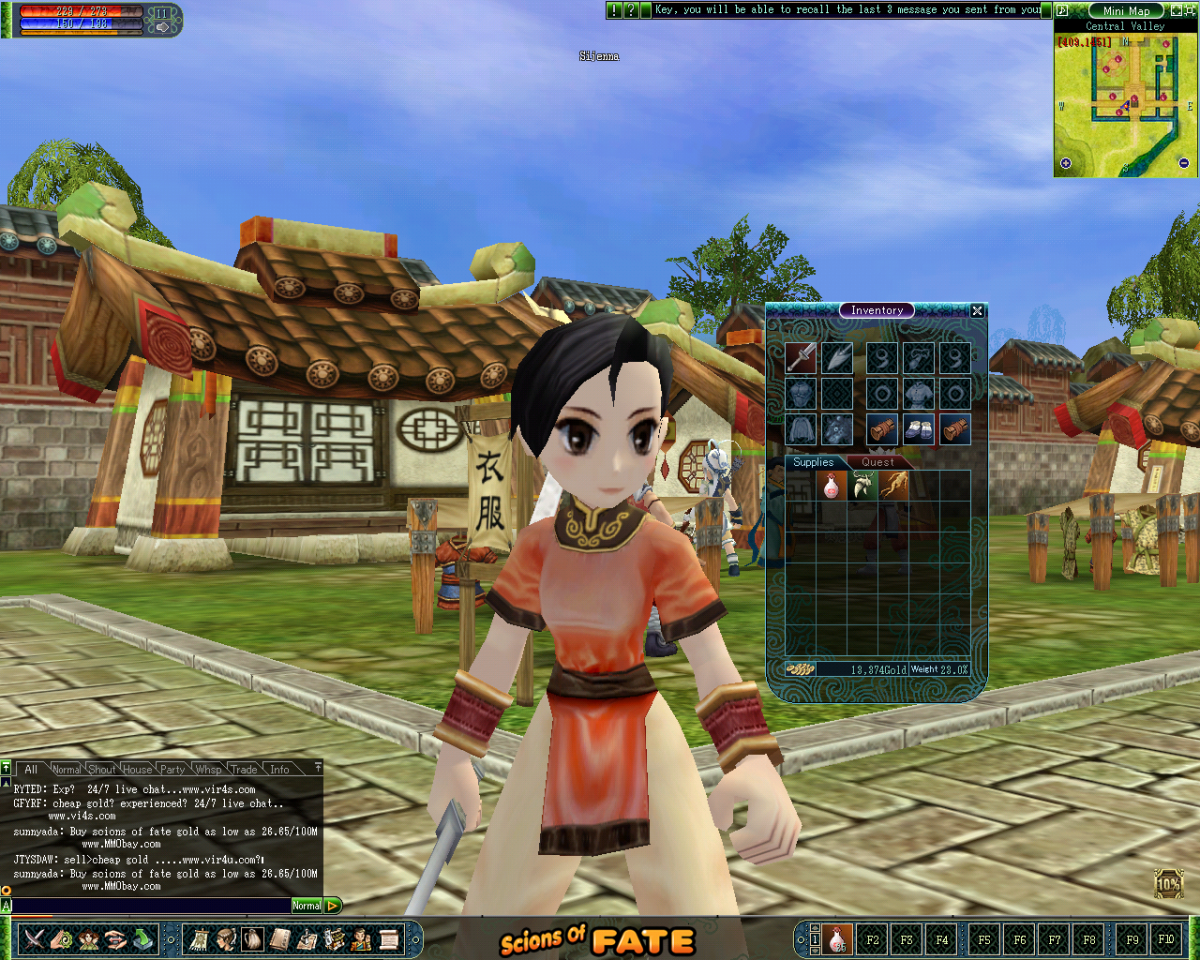Select the fang necklace item in supplies
The width and height of the screenshot is (1200, 960).
(862, 486)
